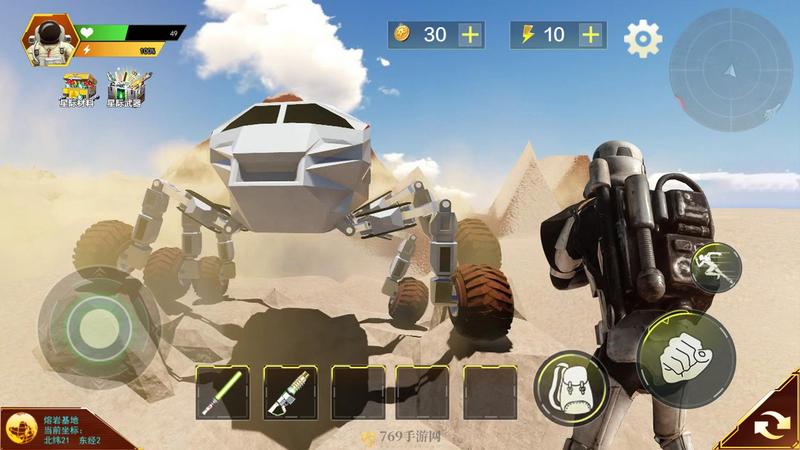Tap the circular radar minimap

tap(729, 70)
